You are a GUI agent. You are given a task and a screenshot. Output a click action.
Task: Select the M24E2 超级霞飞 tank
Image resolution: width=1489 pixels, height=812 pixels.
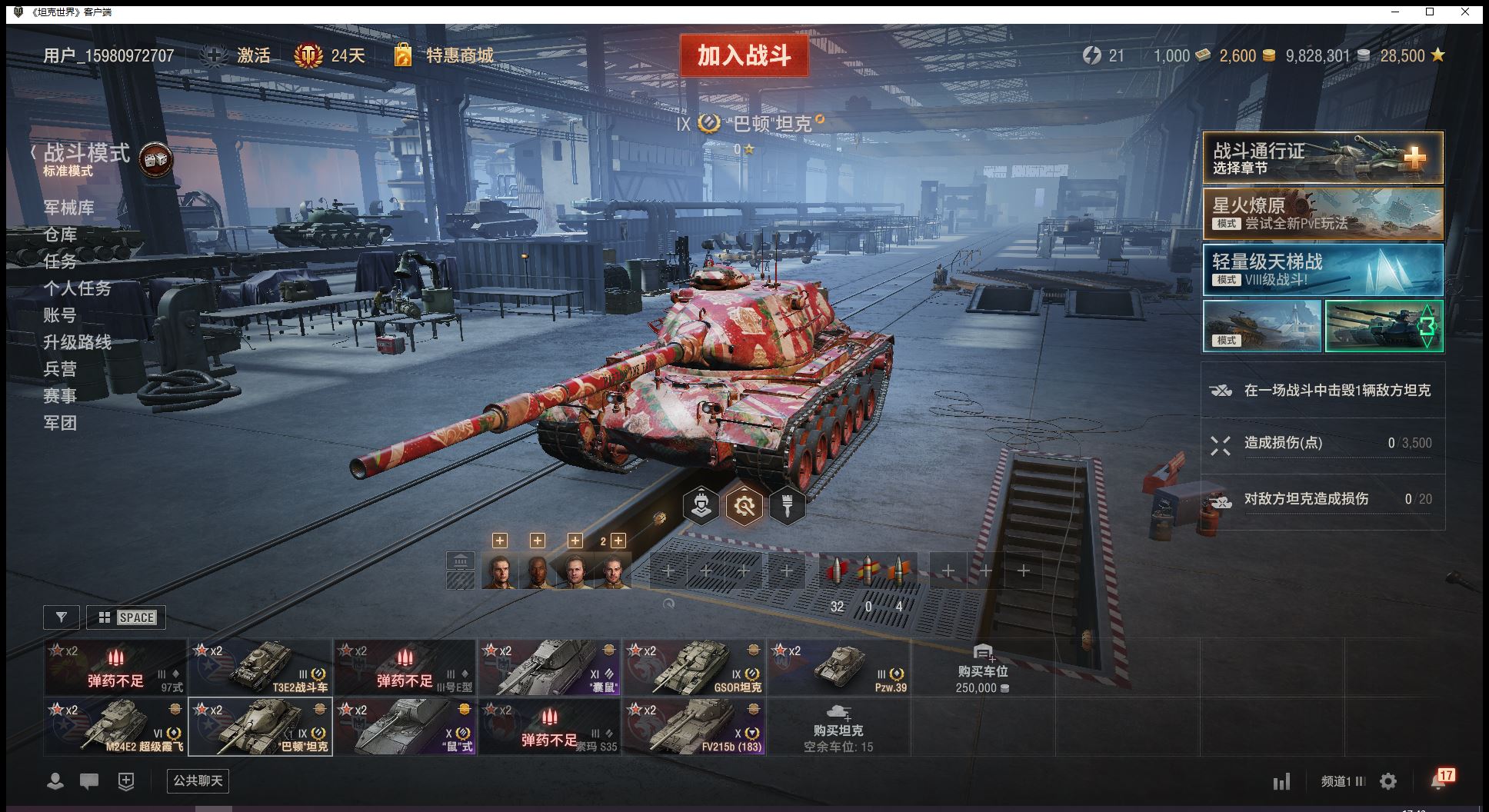[115, 727]
